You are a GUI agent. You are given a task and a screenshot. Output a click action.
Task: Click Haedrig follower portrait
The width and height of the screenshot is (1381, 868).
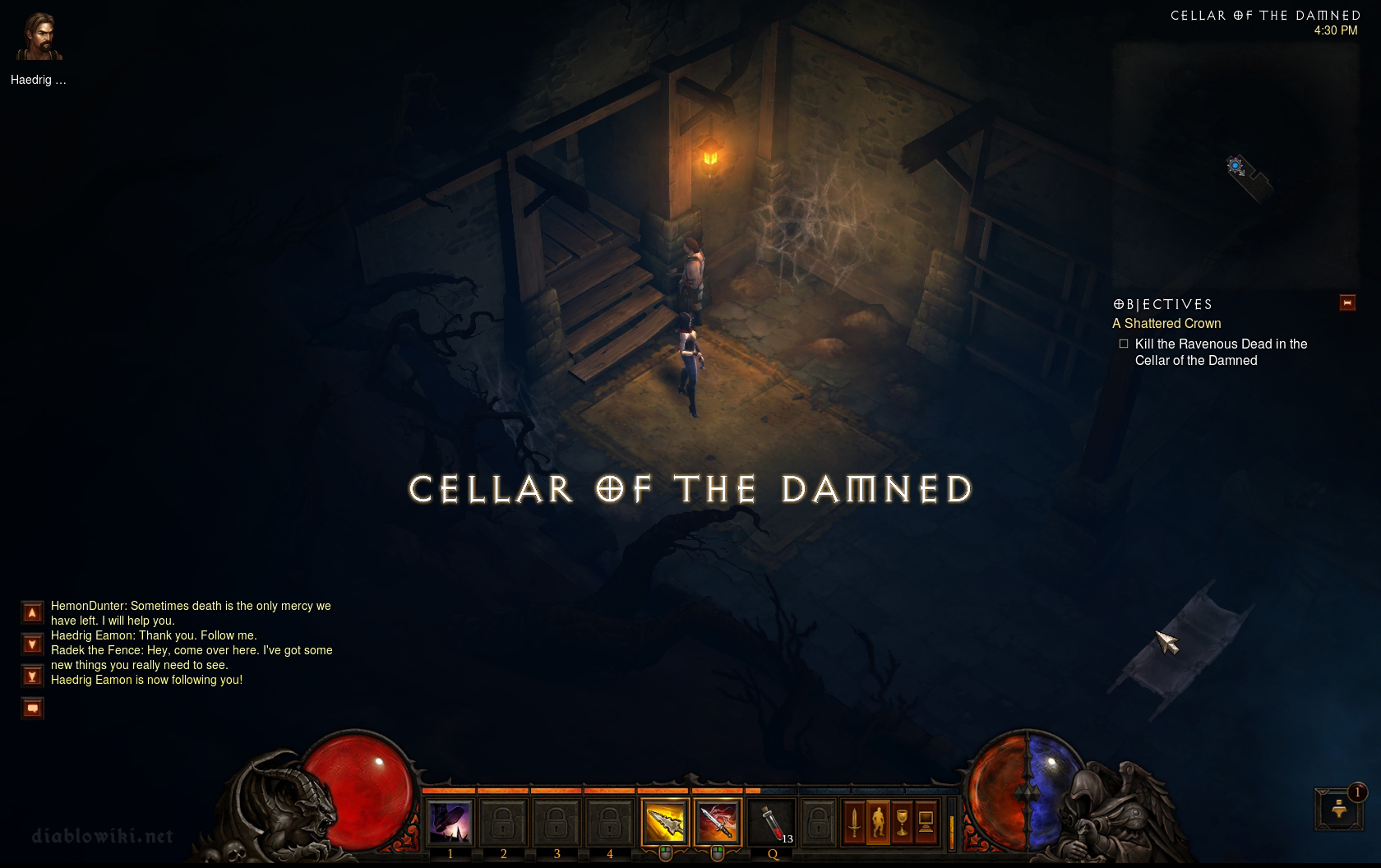(x=39, y=38)
